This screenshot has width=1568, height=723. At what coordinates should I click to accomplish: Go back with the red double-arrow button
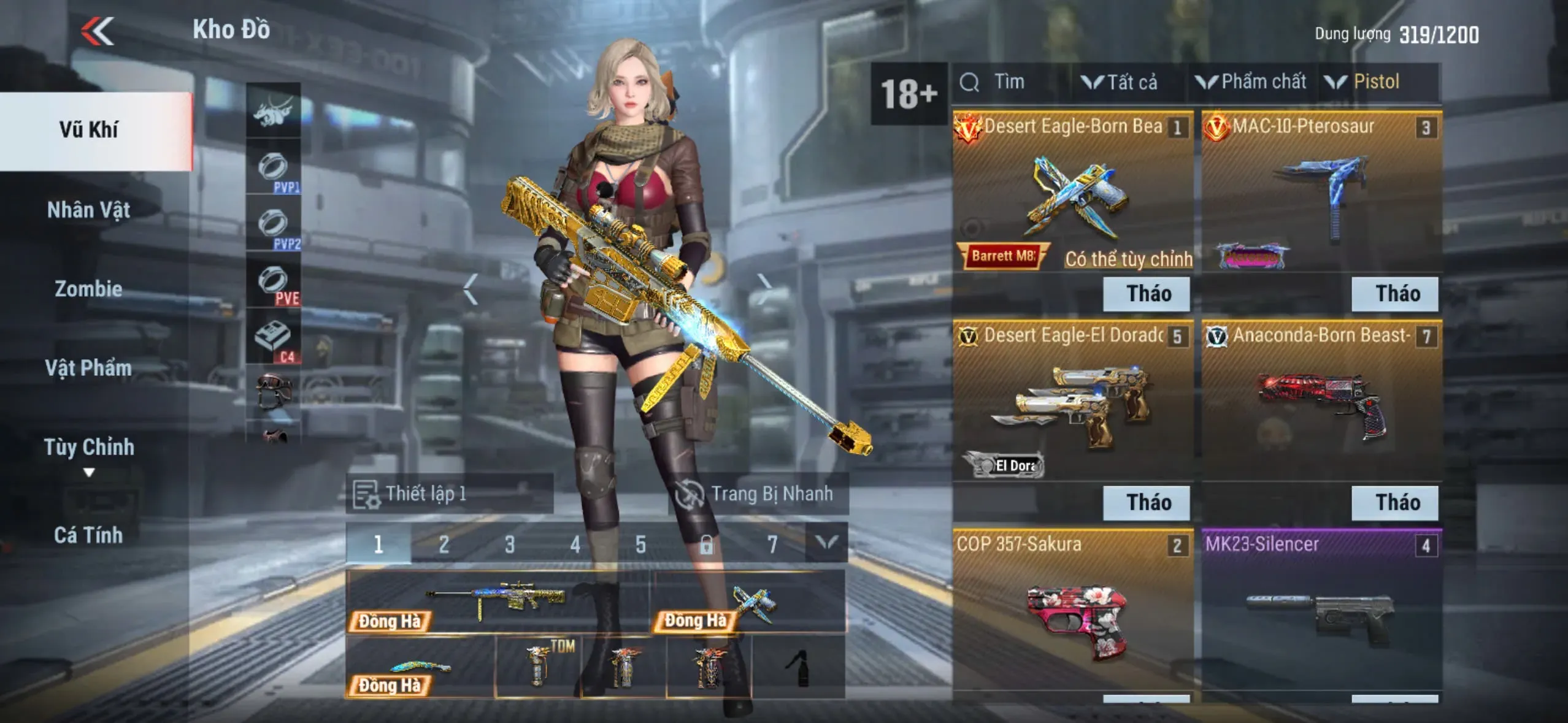(x=98, y=31)
